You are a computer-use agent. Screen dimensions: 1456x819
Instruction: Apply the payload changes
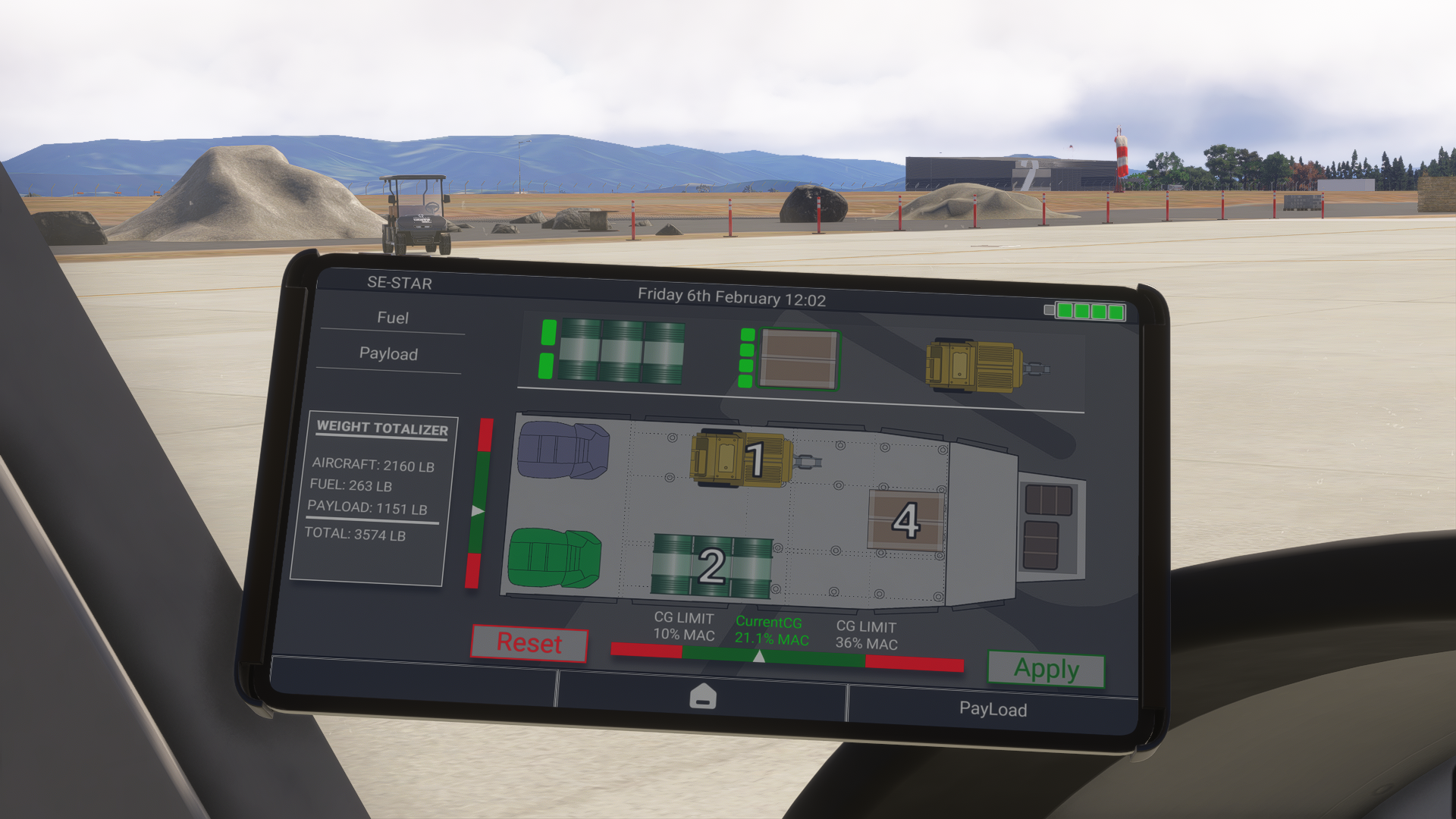click(1046, 669)
